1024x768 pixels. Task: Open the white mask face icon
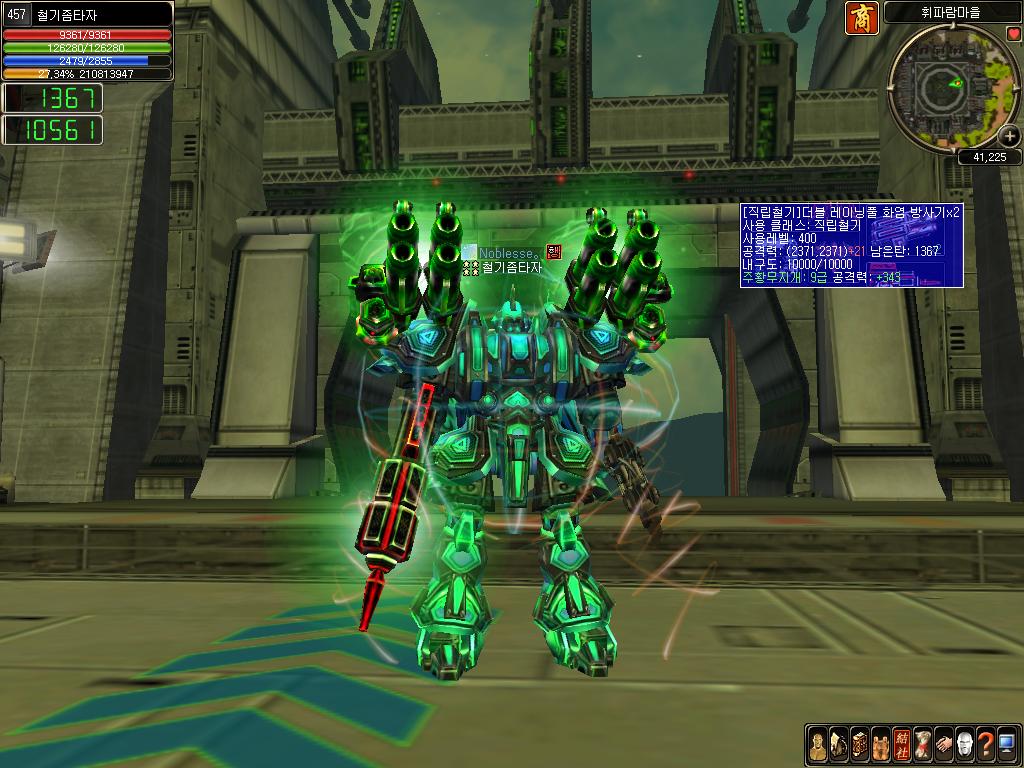pos(964,745)
